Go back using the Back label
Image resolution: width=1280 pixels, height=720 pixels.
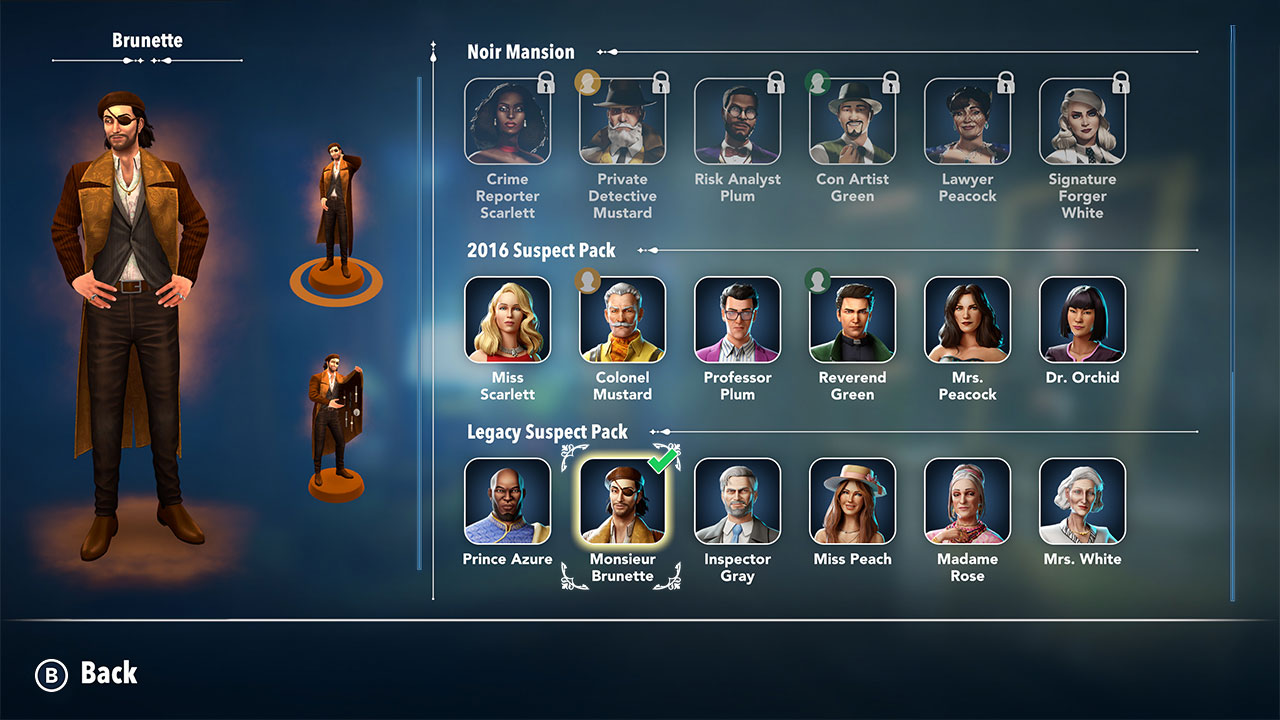click(108, 673)
